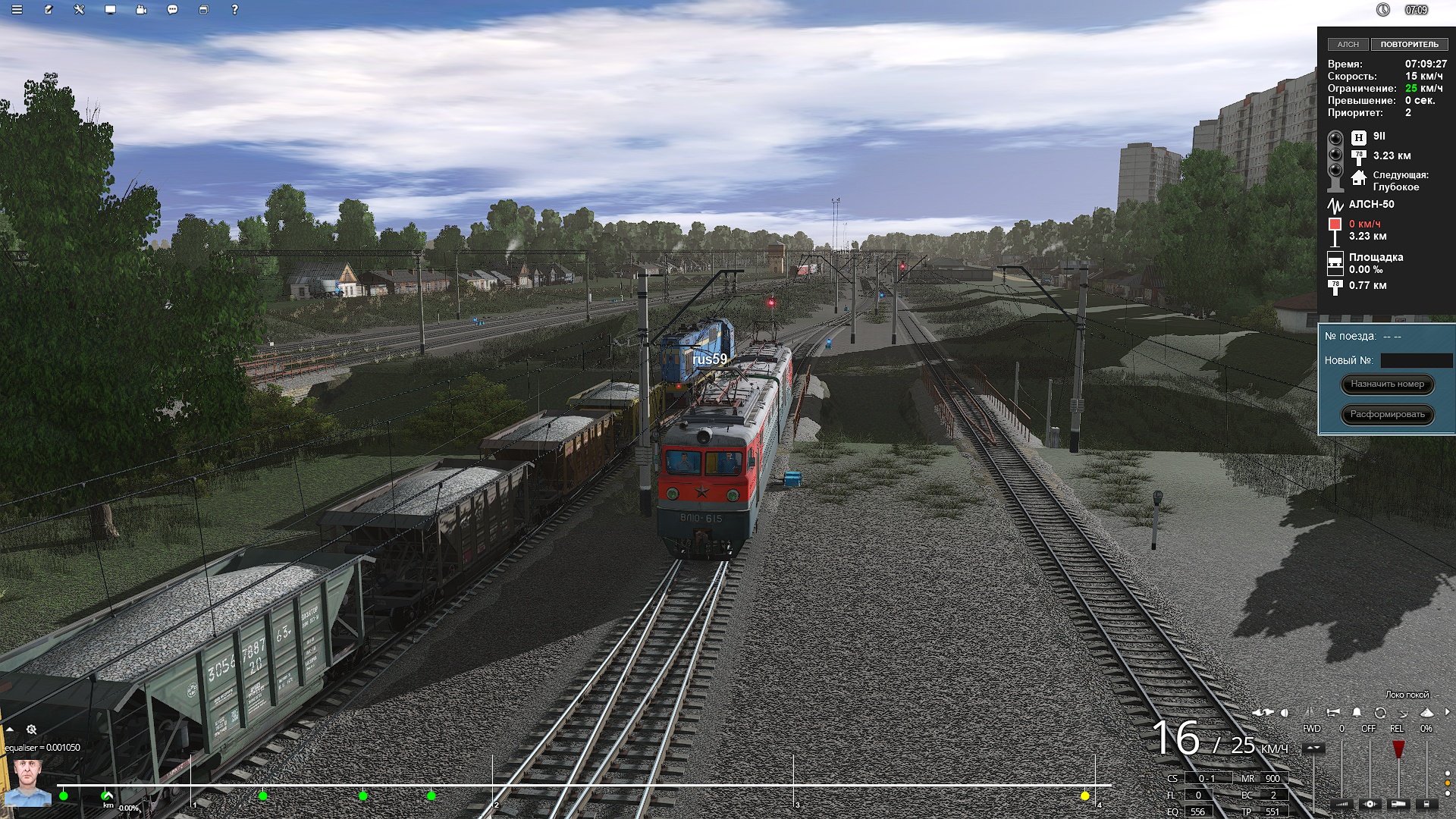Click the new train number input field
Screen dimensions: 1456x819
[1416, 361]
